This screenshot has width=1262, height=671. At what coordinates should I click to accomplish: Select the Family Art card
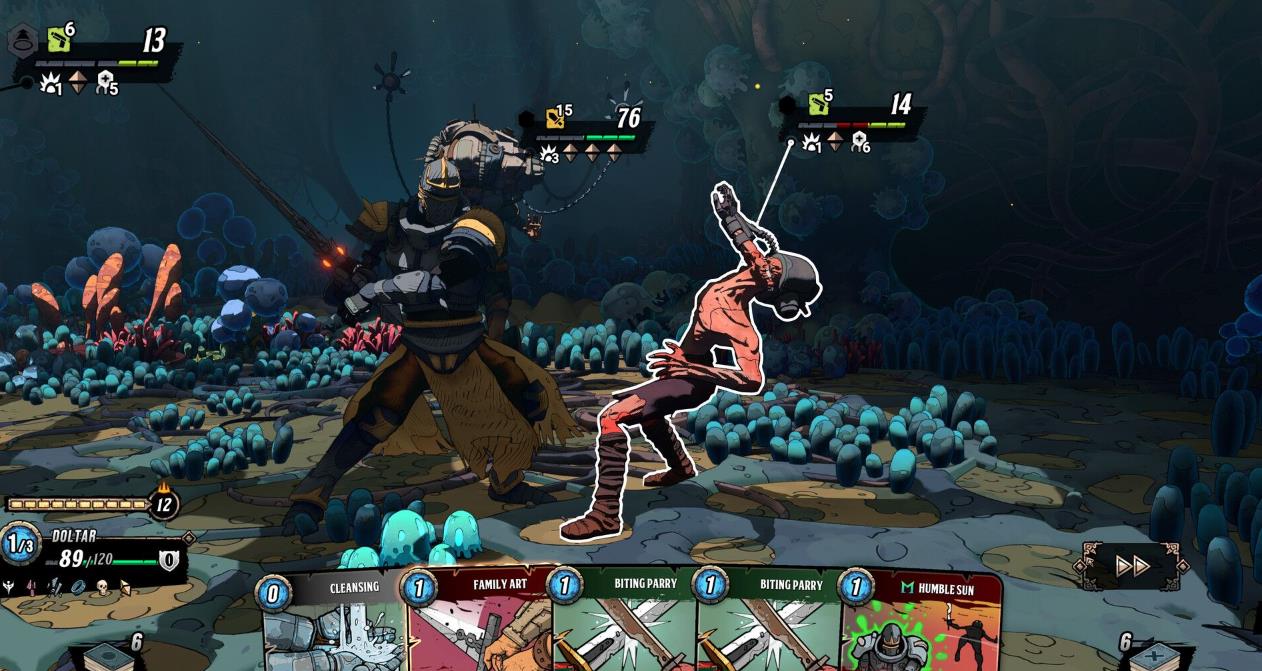[x=478, y=625]
